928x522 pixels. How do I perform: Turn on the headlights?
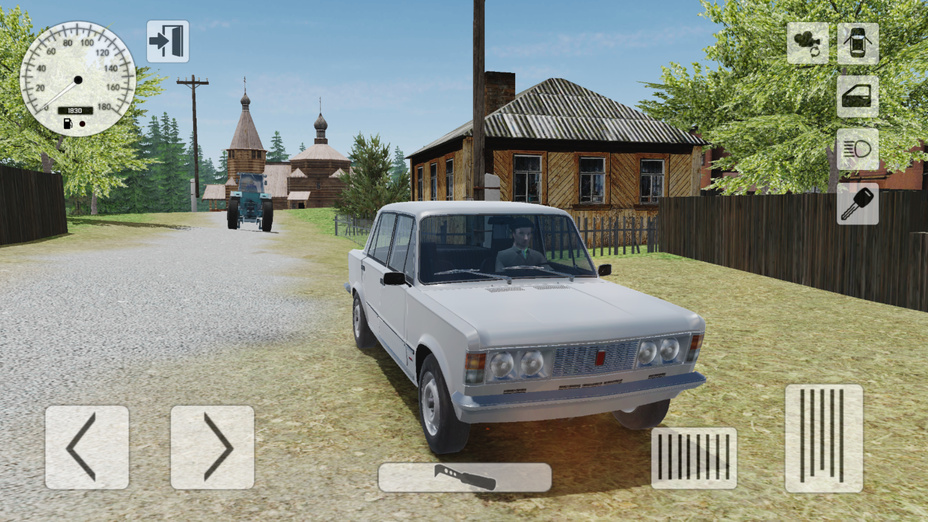858,149
